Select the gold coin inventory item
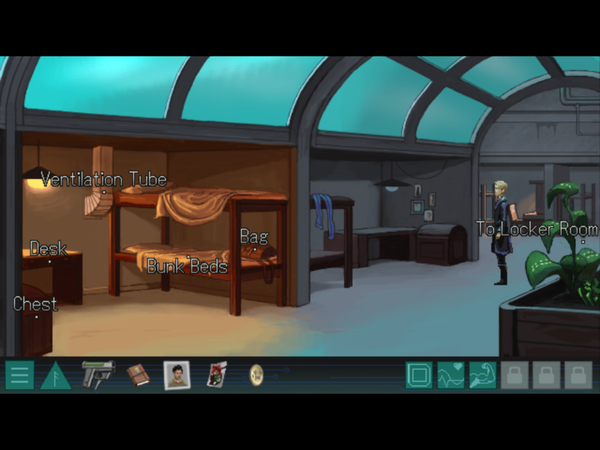This screenshot has height=450, width=600. [x=256, y=375]
